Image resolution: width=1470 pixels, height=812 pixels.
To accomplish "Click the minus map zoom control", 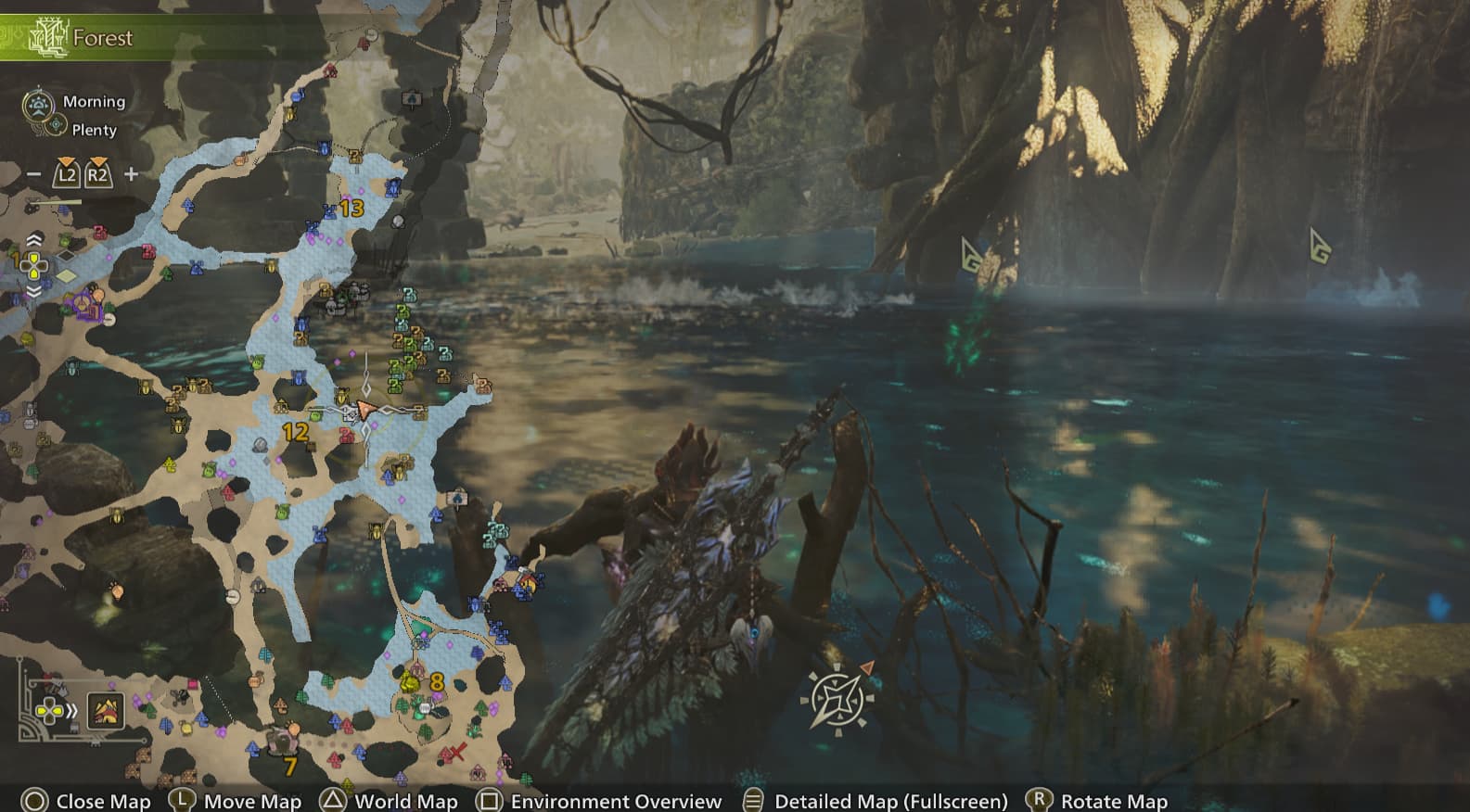I will 35,173.
